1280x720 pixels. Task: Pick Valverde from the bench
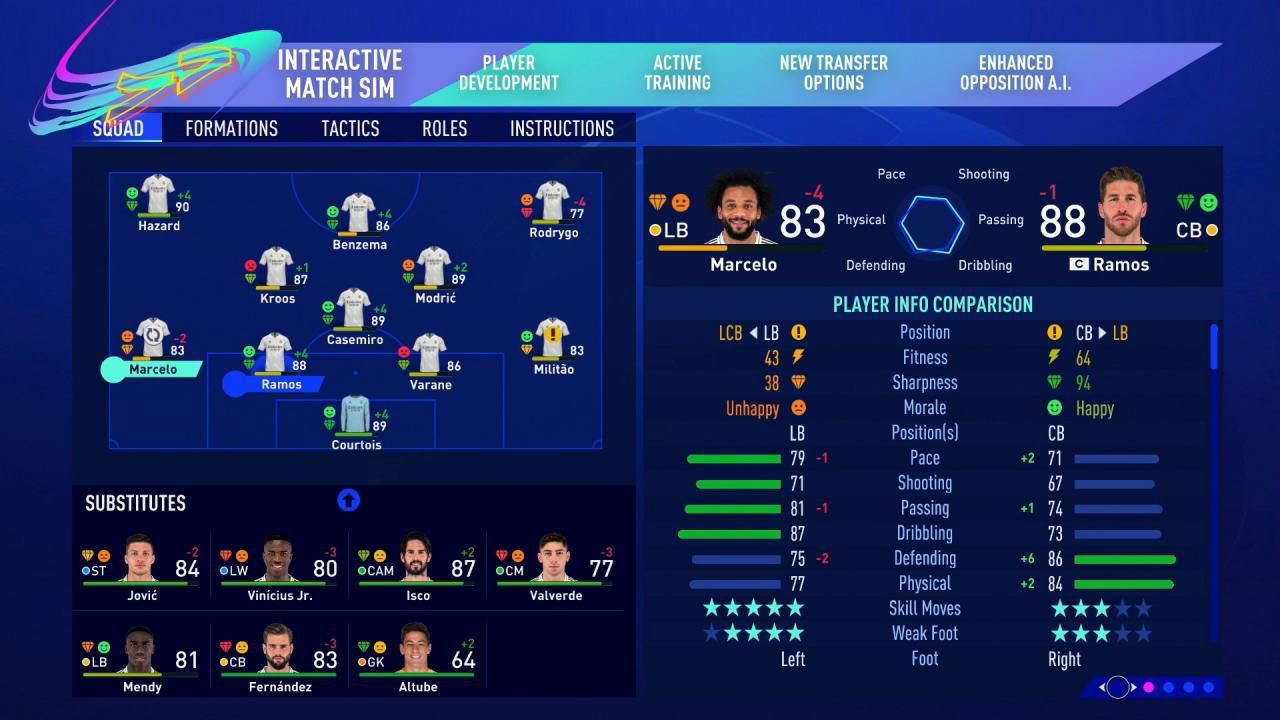tap(555, 565)
